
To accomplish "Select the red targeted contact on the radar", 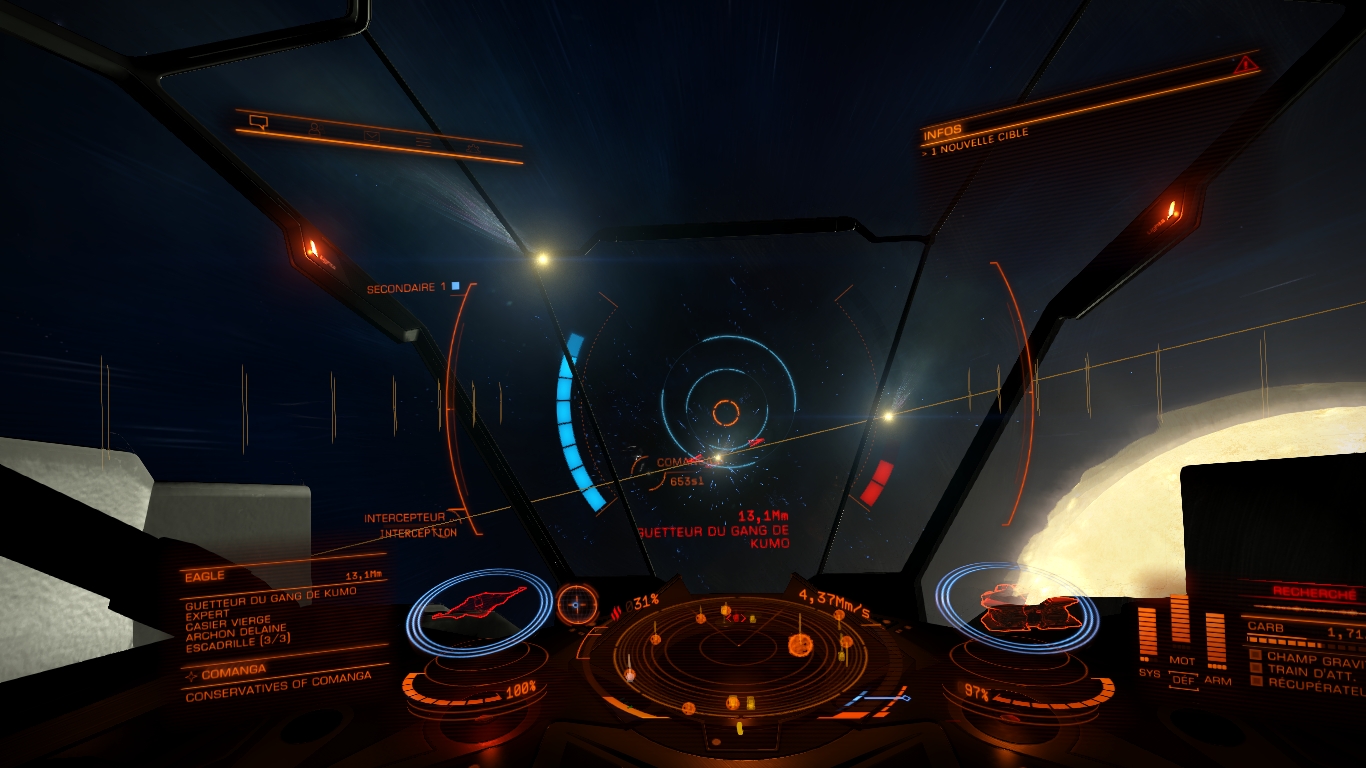I will point(736,618).
